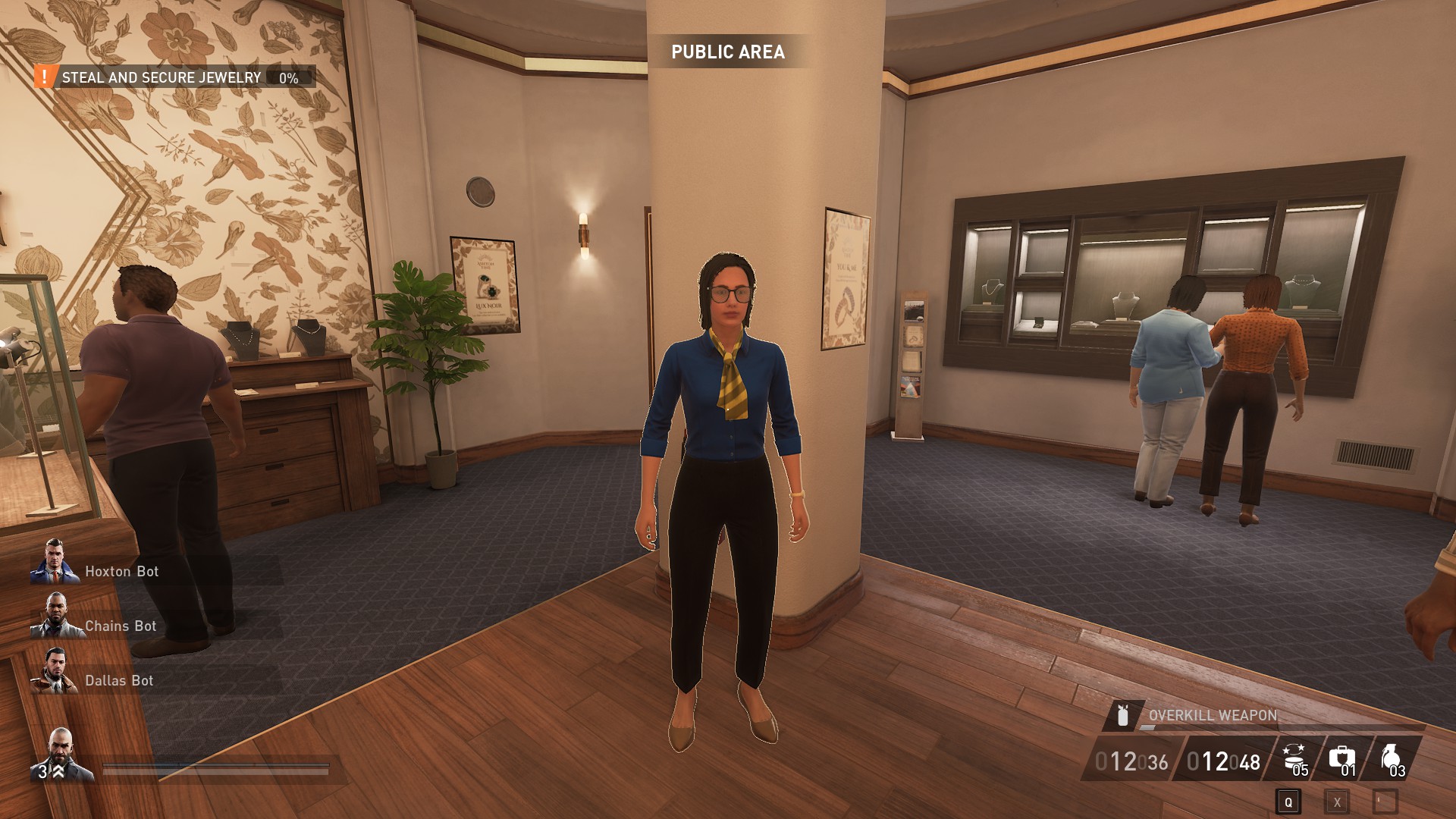This screenshot has width=1456, height=819.
Task: Open Chains Bot's name label
Action: (x=121, y=626)
